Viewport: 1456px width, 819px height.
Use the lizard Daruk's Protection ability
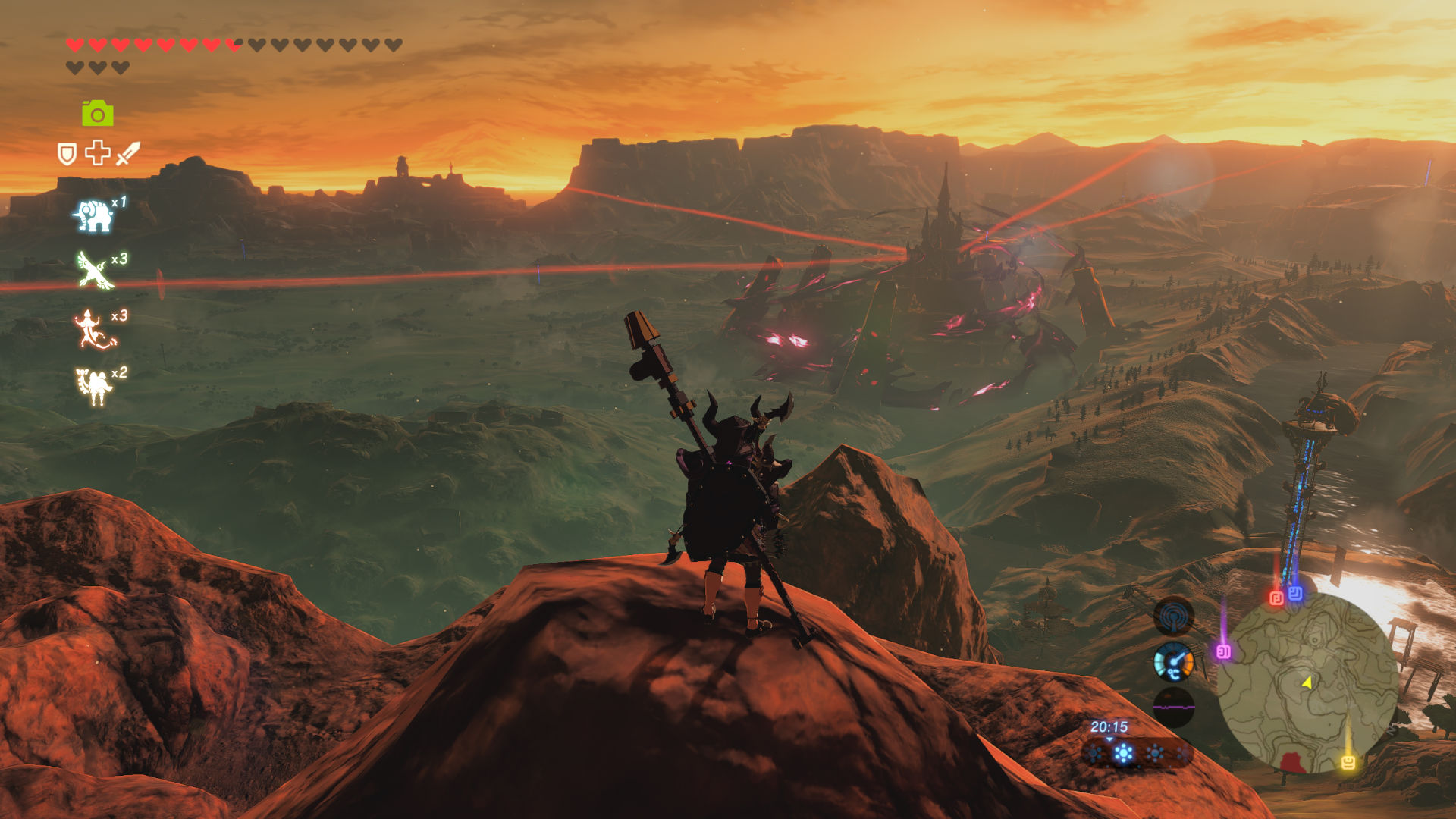(x=93, y=330)
